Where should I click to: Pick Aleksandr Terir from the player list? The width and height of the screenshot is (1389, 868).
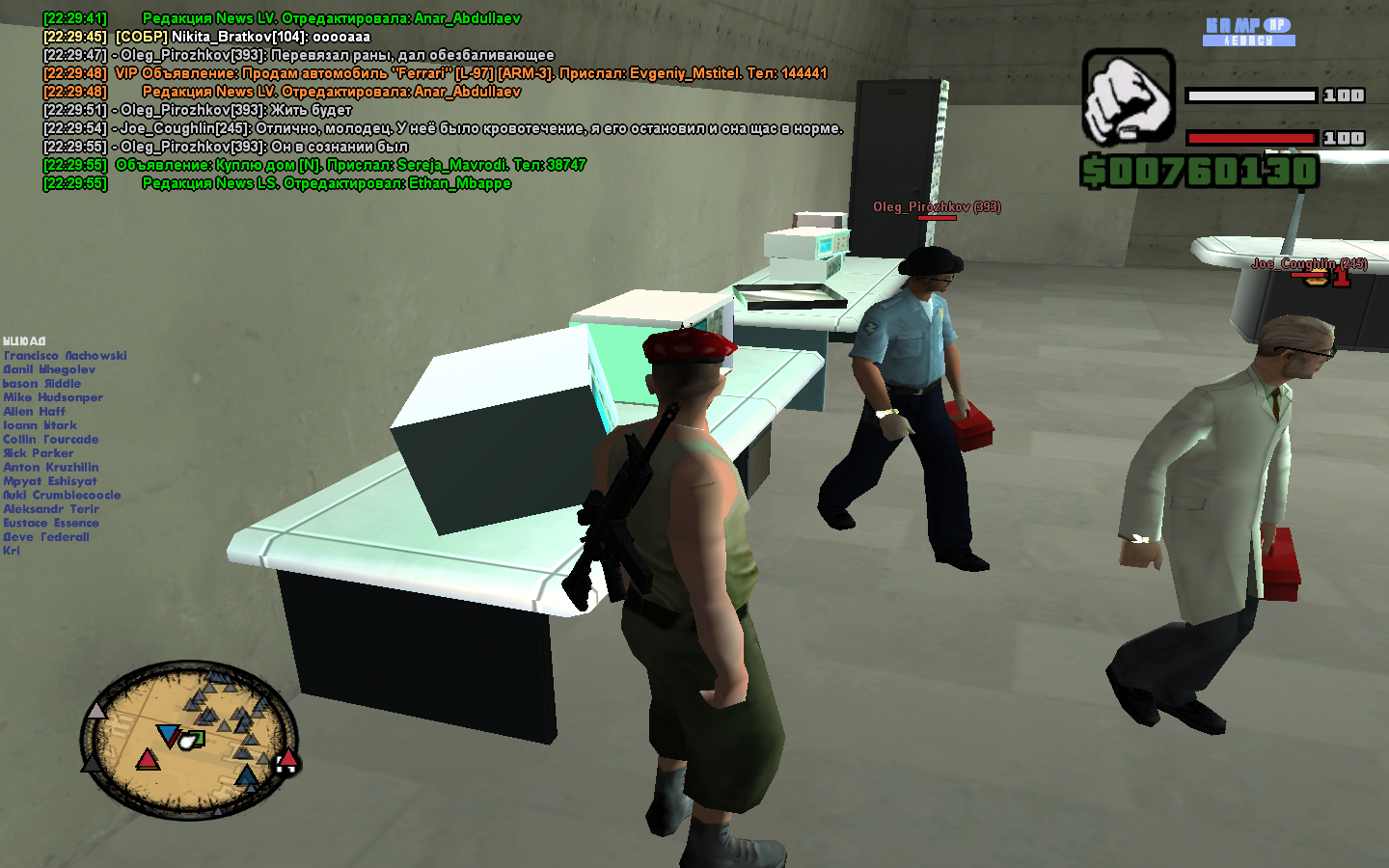pos(51,509)
